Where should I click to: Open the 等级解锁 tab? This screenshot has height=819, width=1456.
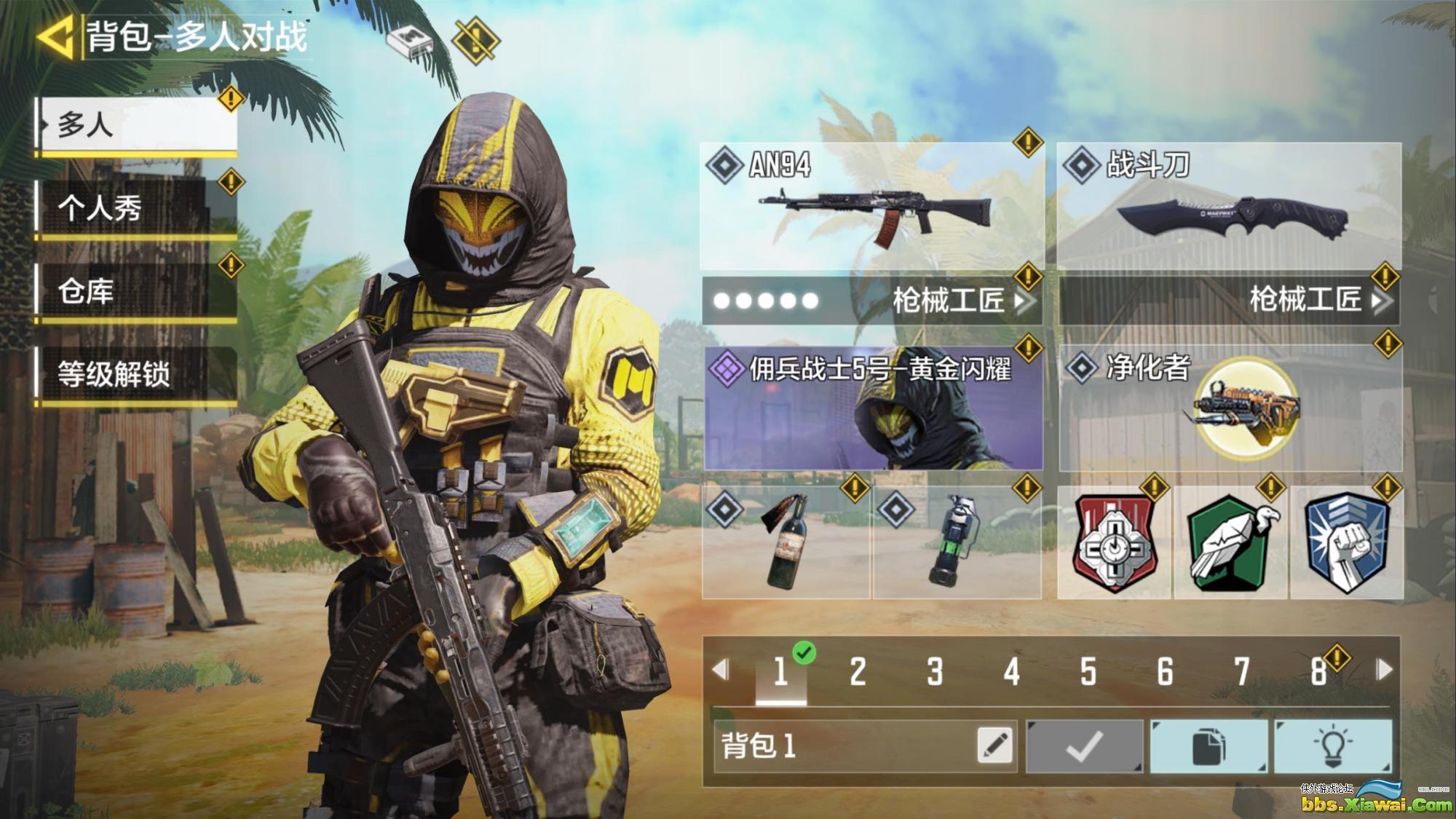(138, 374)
